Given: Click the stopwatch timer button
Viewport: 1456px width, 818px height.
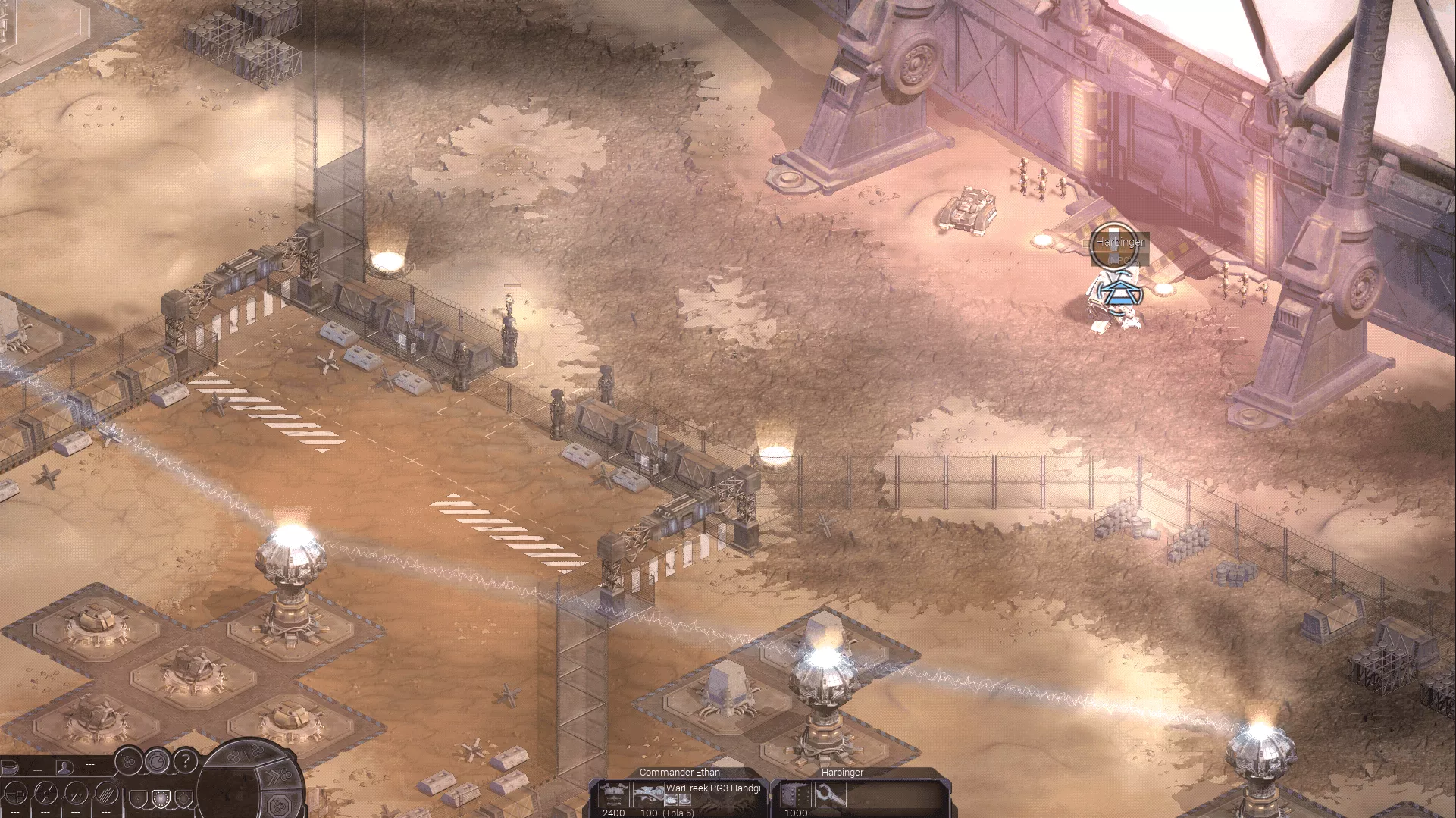Looking at the screenshot, I should click(157, 760).
